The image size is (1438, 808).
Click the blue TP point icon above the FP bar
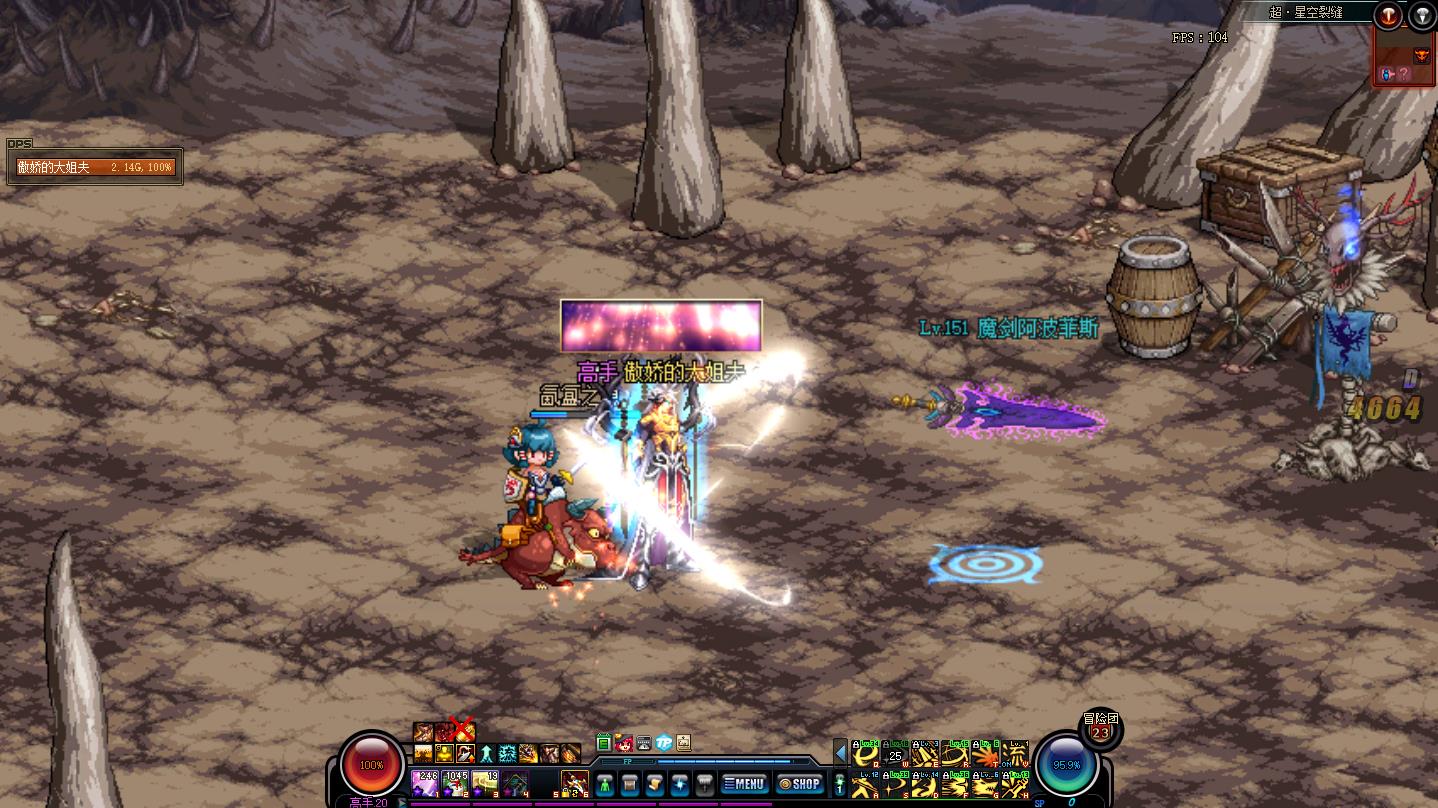point(662,742)
